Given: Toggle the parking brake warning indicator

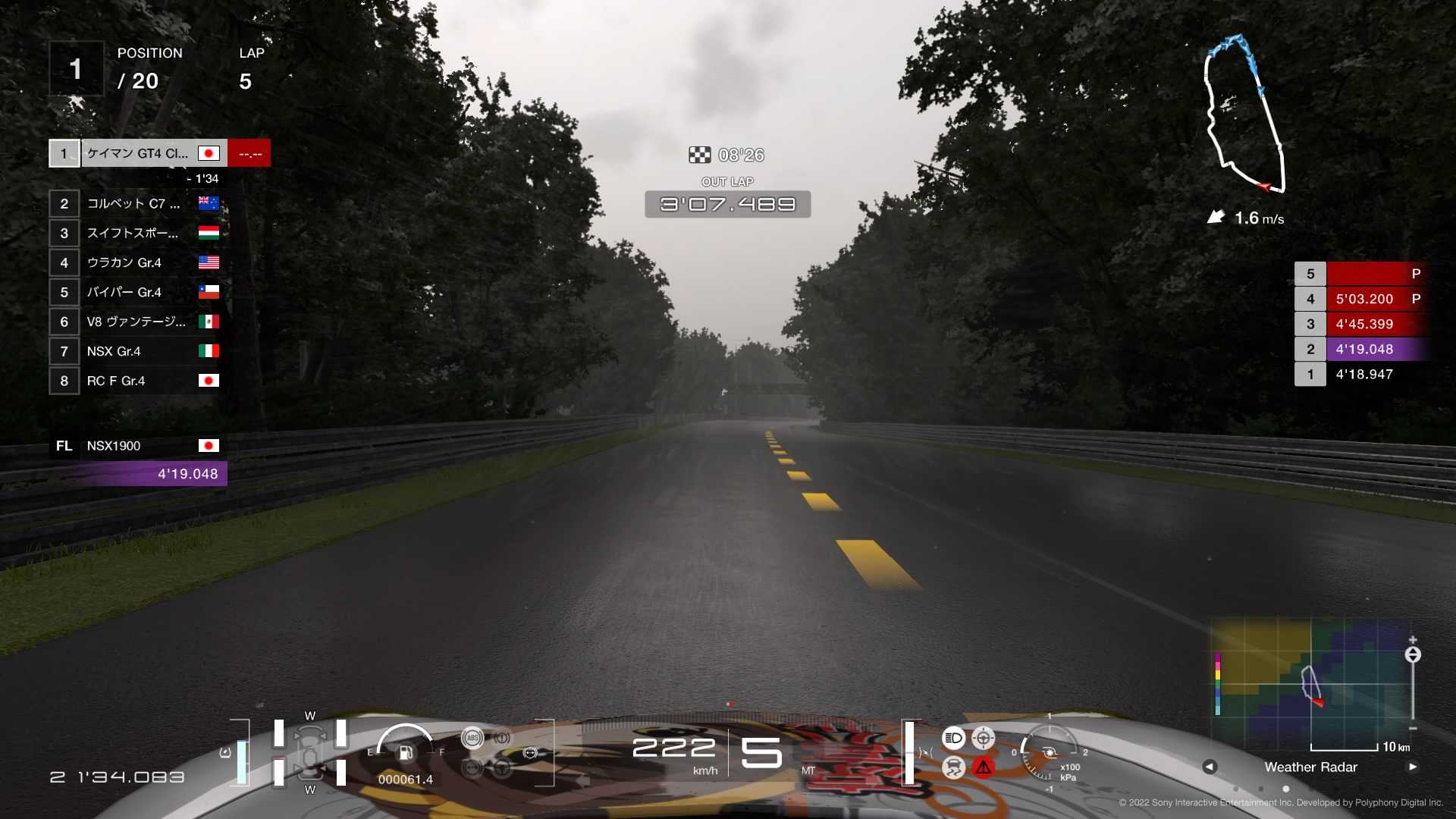Looking at the screenshot, I should click(x=502, y=738).
